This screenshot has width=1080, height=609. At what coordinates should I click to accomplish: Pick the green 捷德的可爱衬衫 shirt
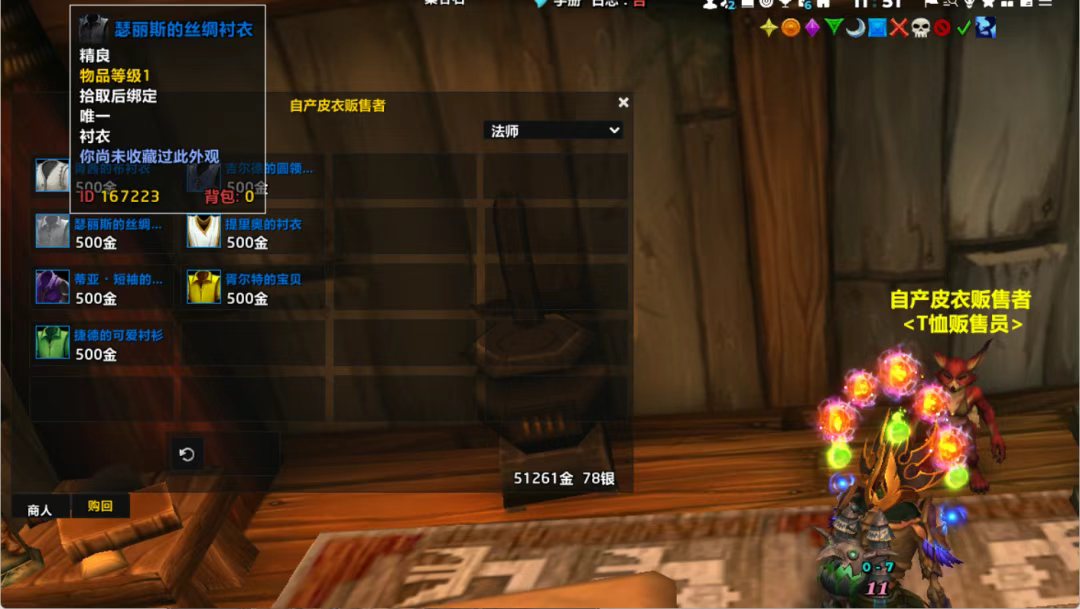(52, 342)
